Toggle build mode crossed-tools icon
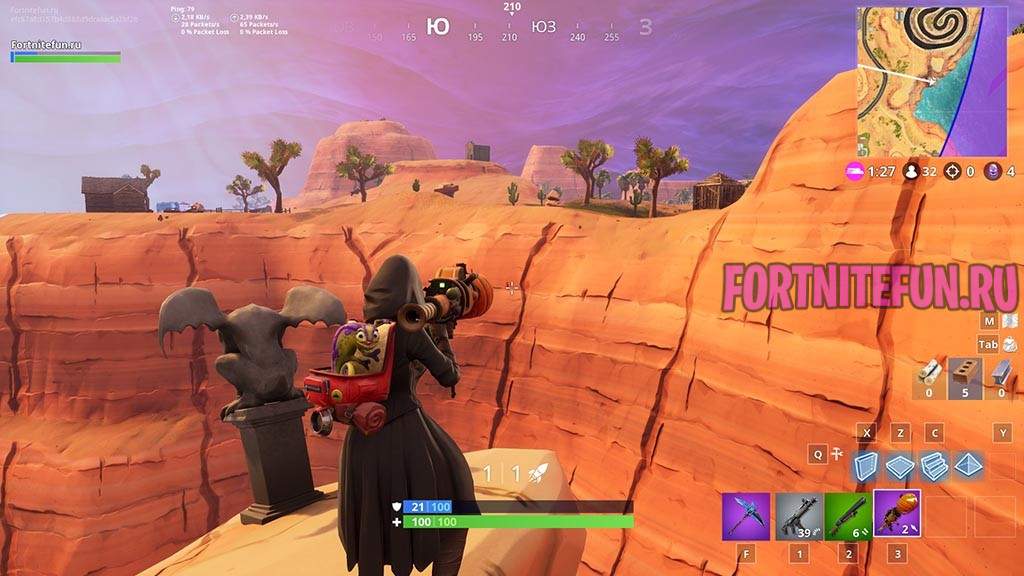 pyautogui.click(x=838, y=454)
